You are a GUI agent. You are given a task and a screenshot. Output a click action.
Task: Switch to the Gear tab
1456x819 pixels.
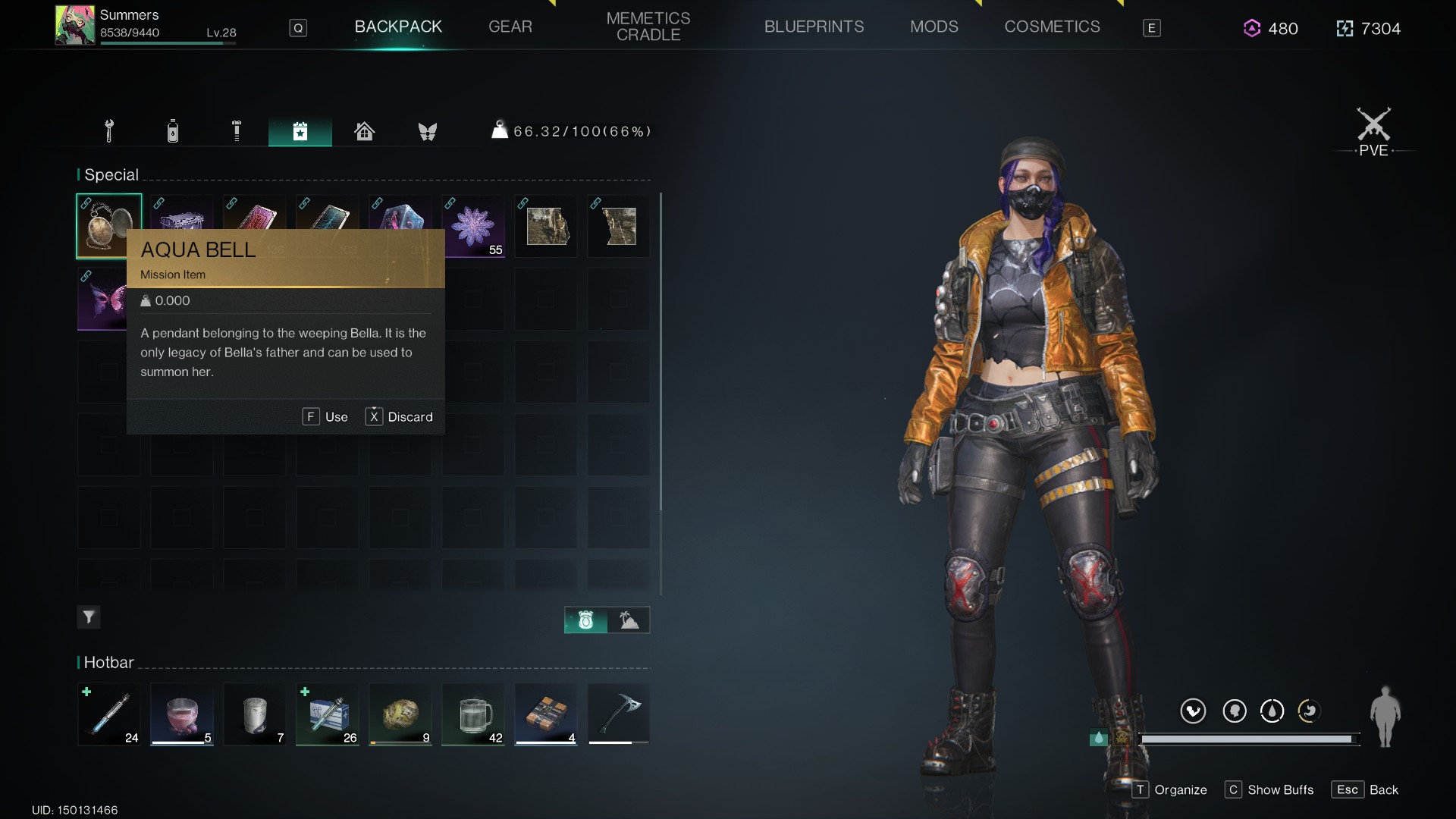[x=510, y=27]
